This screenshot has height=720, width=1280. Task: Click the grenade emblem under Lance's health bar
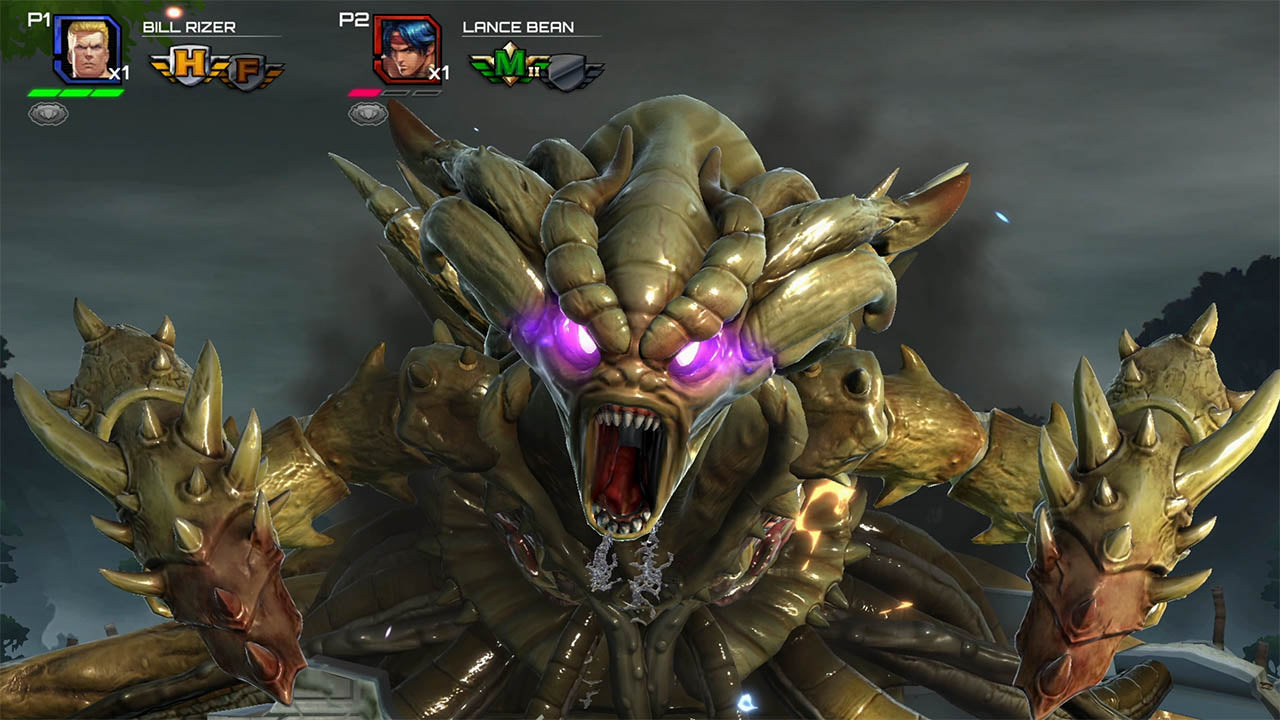pos(368,112)
